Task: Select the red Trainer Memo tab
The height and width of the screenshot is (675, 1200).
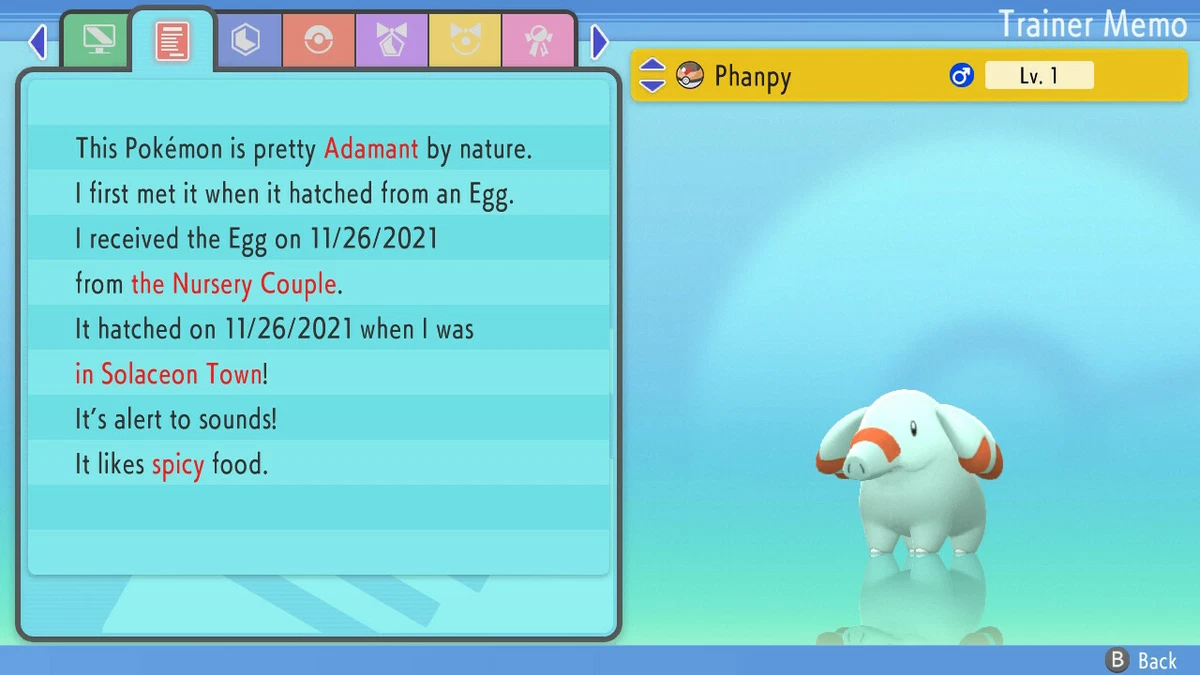Action: pos(172,40)
